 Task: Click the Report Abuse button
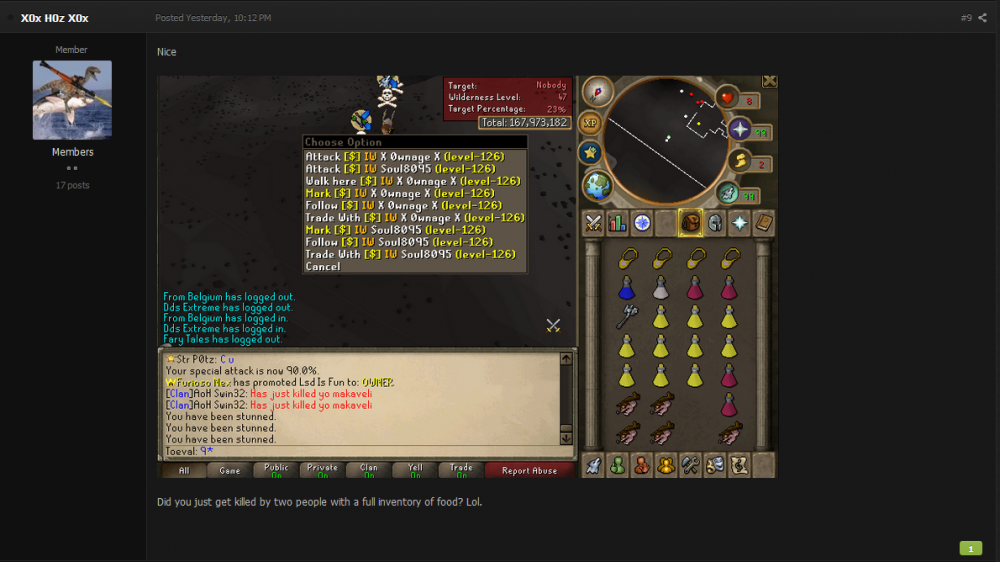pos(529,470)
